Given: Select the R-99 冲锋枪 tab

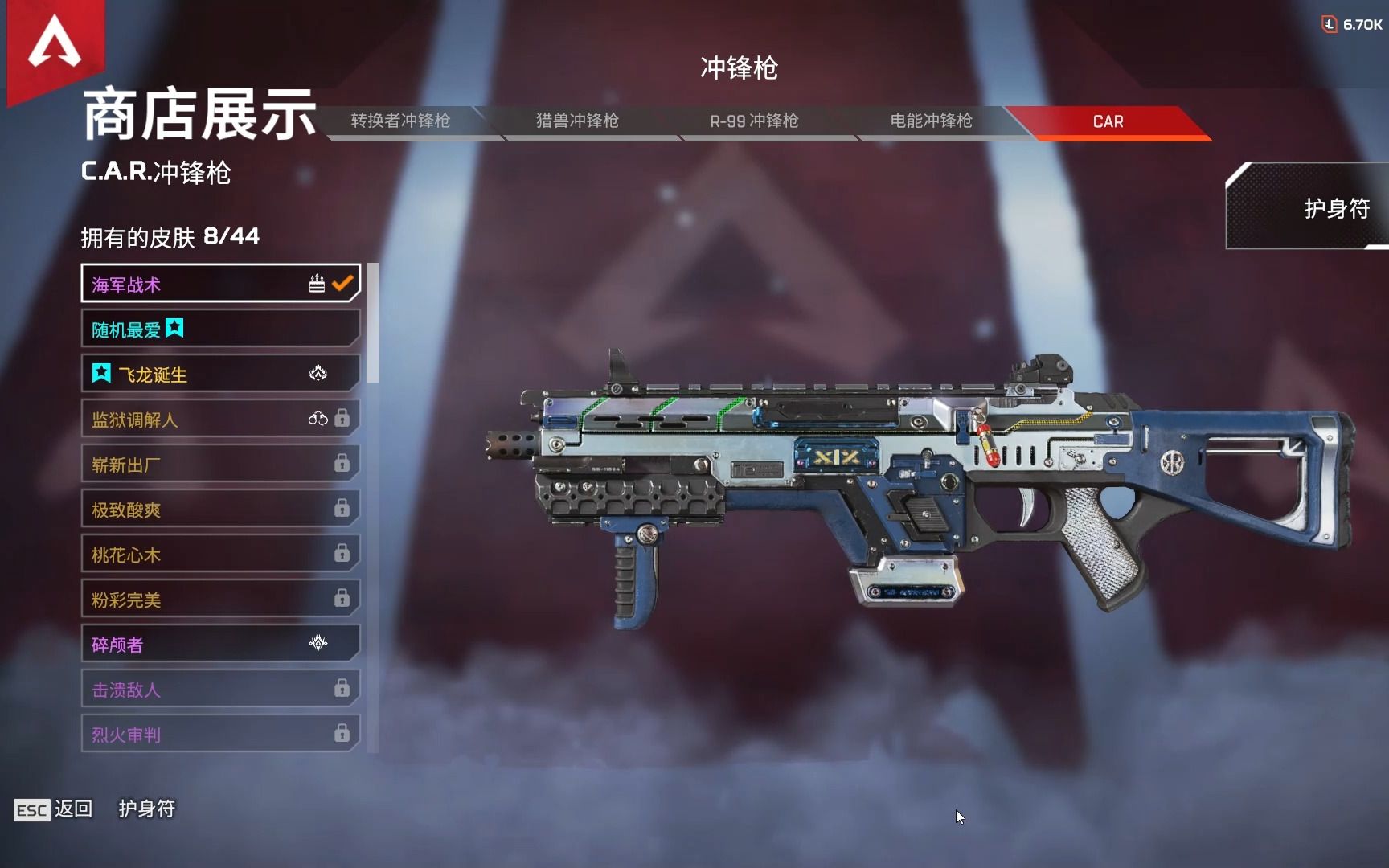Looking at the screenshot, I should tap(754, 121).
